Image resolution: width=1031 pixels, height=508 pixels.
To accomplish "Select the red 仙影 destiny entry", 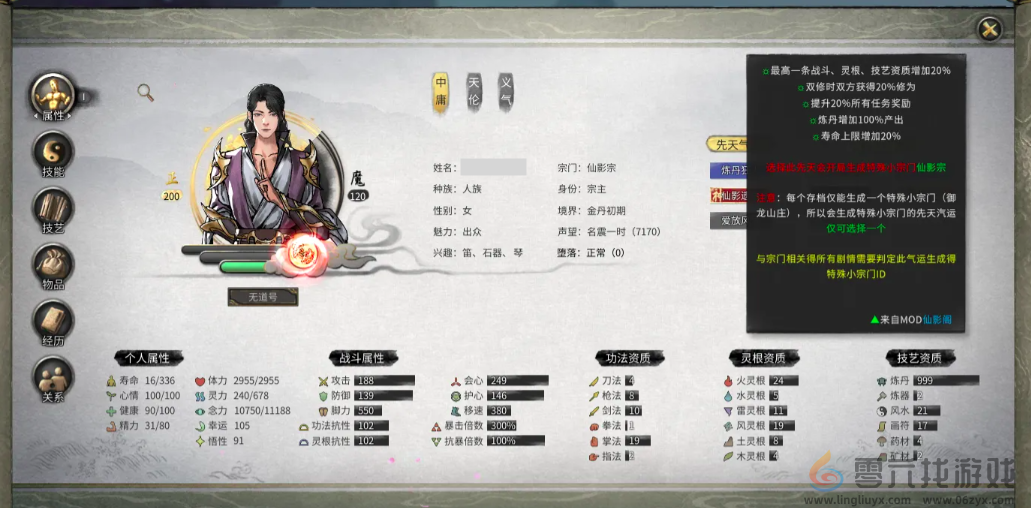I will coord(727,196).
